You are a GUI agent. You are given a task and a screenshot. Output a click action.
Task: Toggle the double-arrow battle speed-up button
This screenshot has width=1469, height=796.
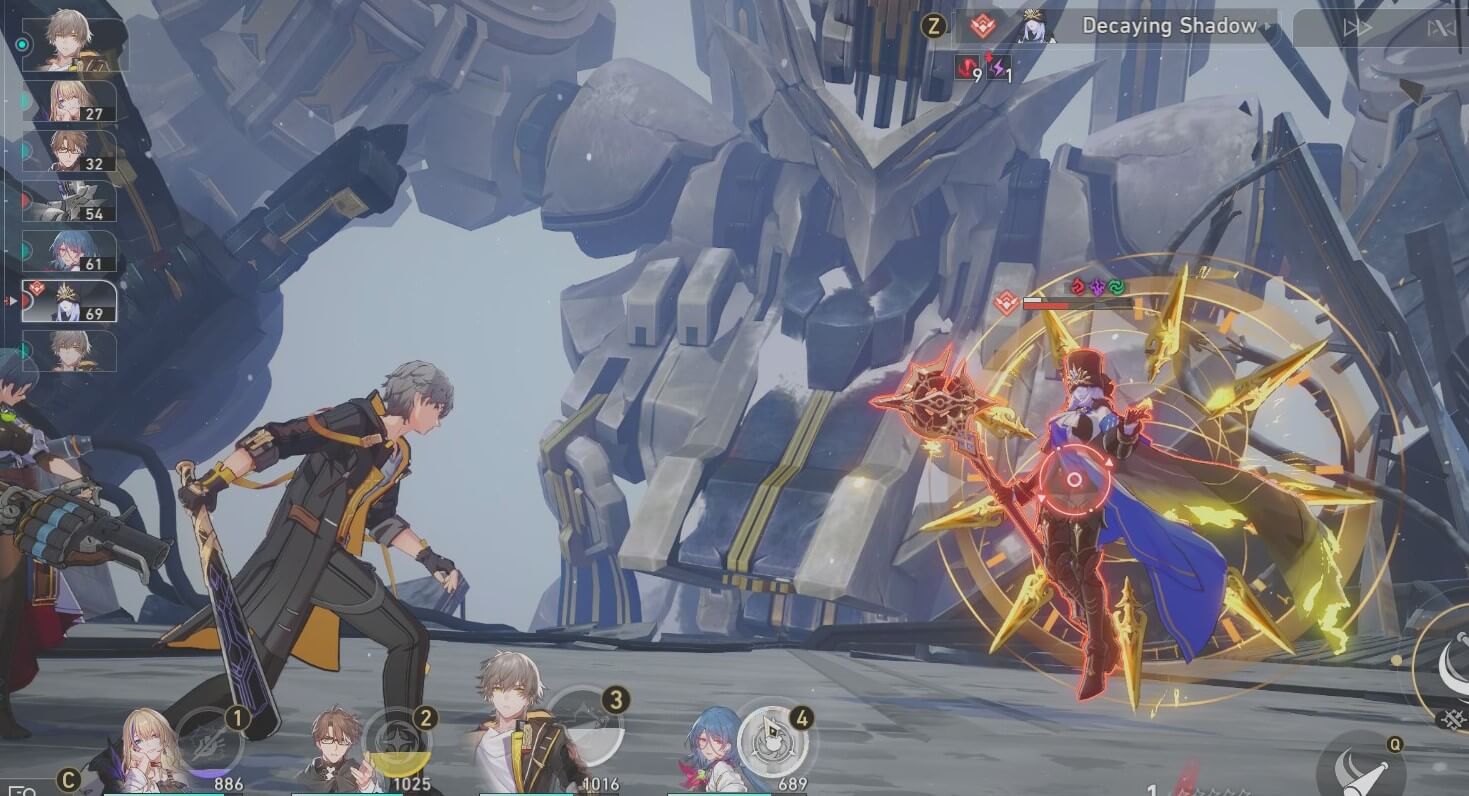(1356, 28)
